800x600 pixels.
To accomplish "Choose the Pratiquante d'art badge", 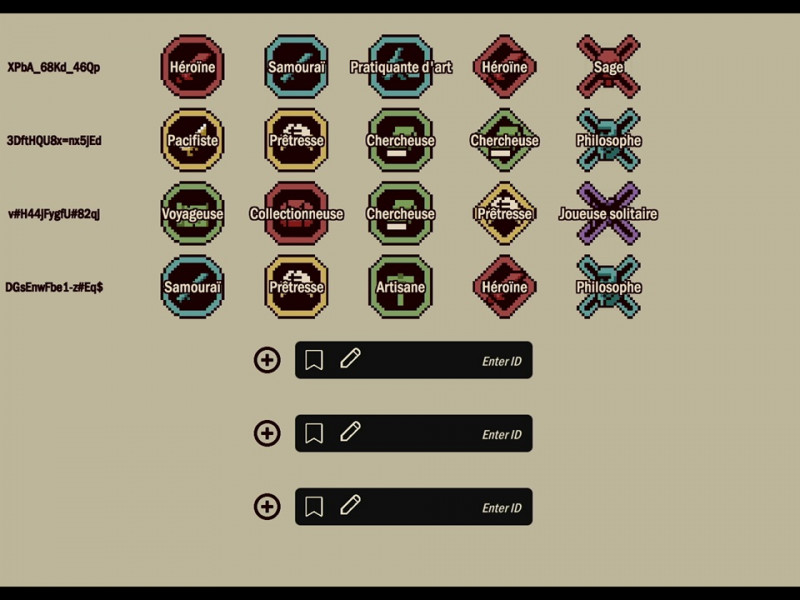I will coord(400,67).
